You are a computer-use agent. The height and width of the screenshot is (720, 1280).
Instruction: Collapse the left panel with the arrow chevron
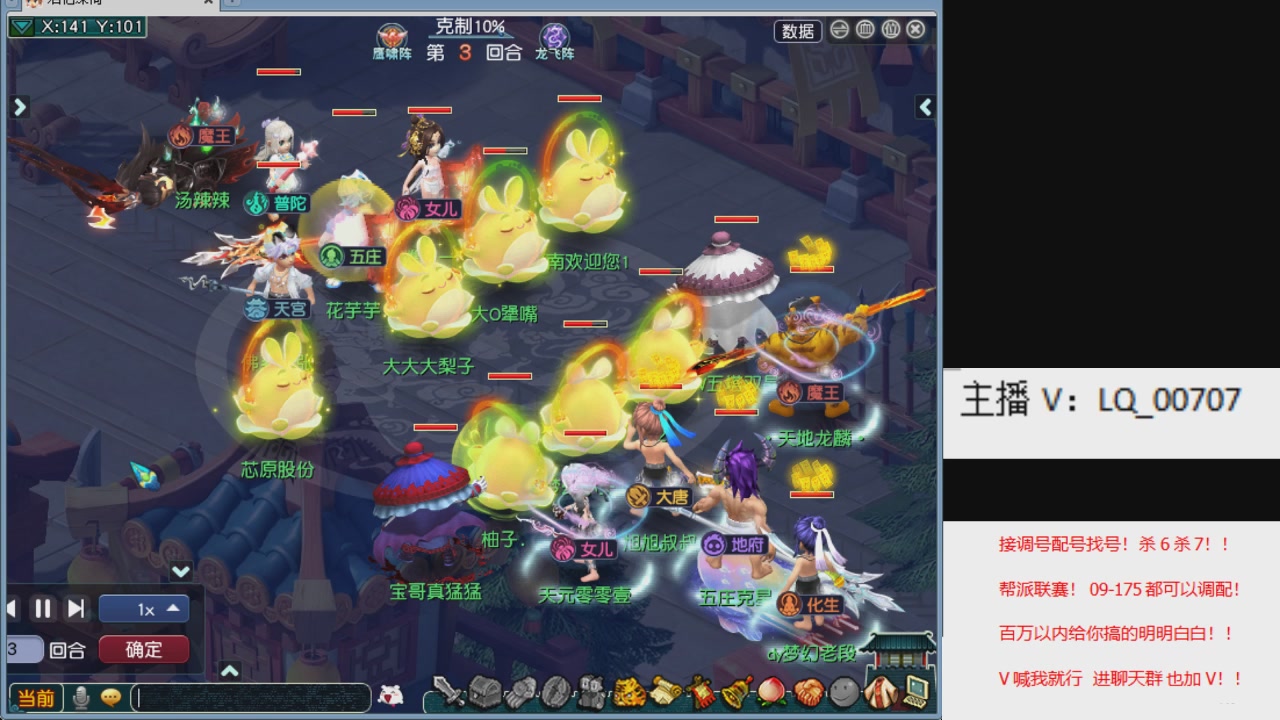pyautogui.click(x=19, y=106)
